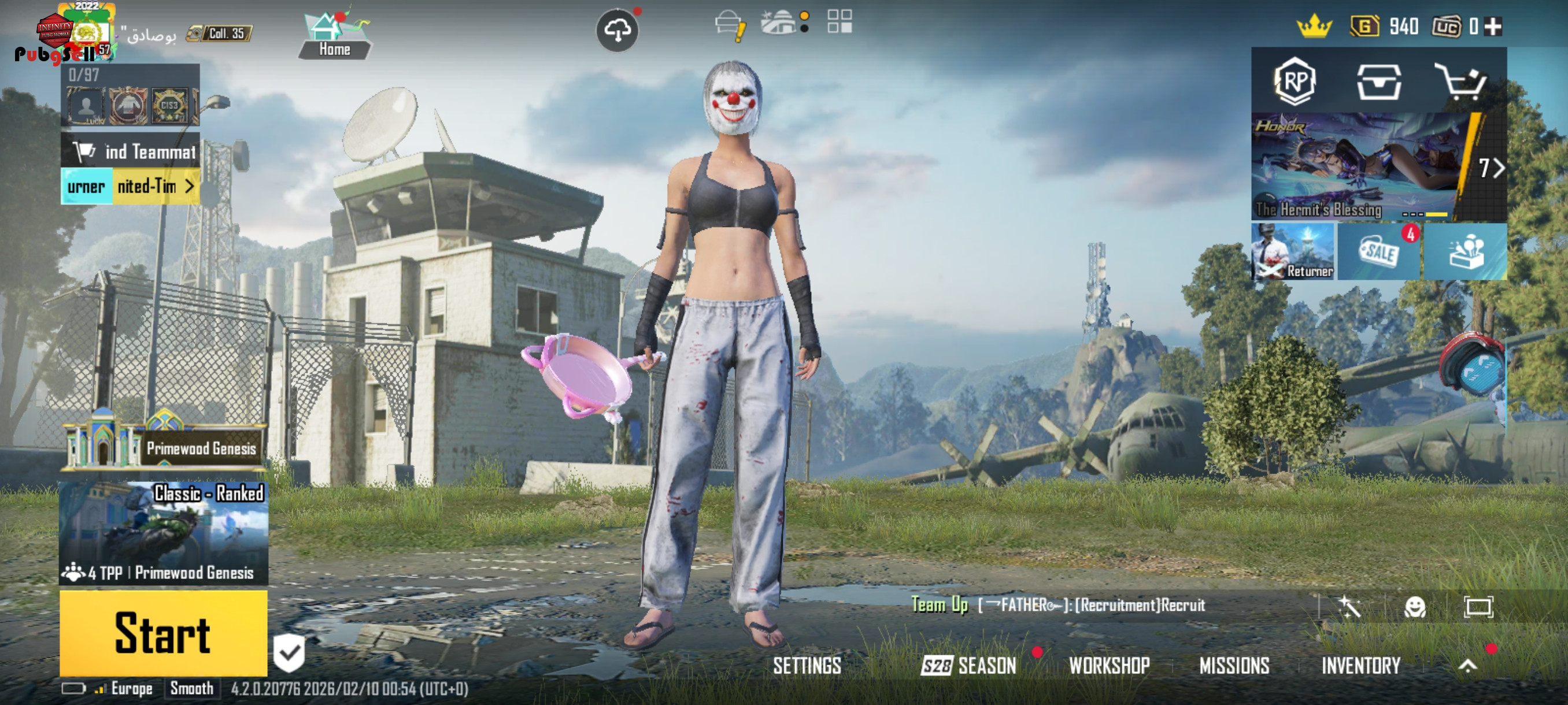This screenshot has width=1568, height=705.
Task: View the Missions list
Action: click(x=1234, y=666)
